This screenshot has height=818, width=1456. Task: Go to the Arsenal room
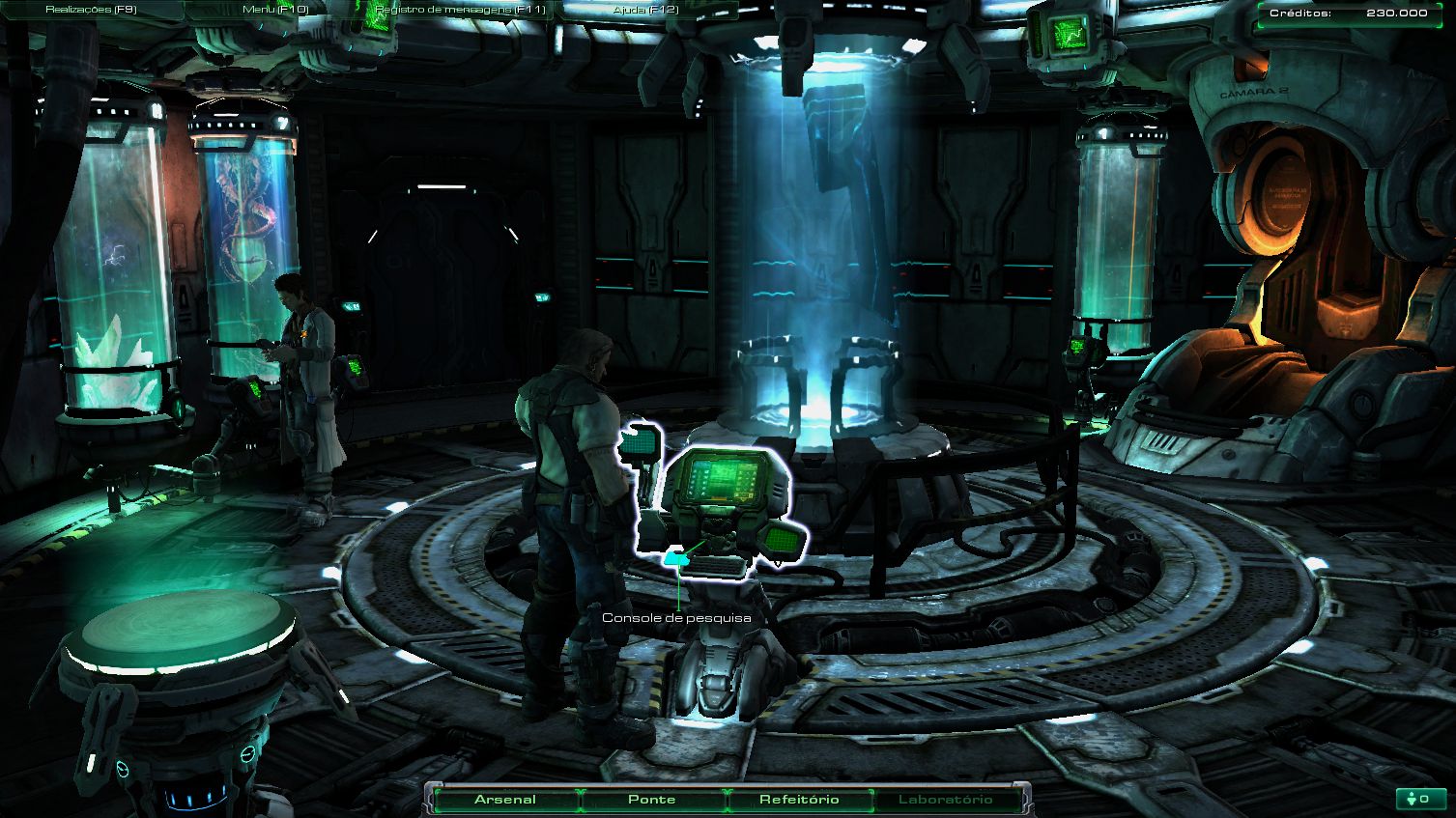click(505, 800)
